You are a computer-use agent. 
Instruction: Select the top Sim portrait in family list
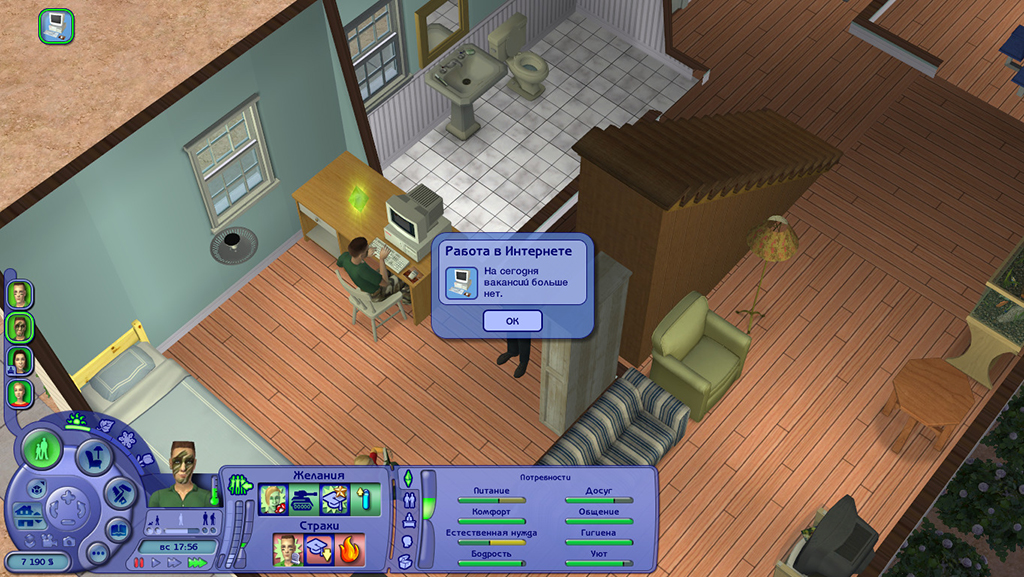click(x=19, y=294)
